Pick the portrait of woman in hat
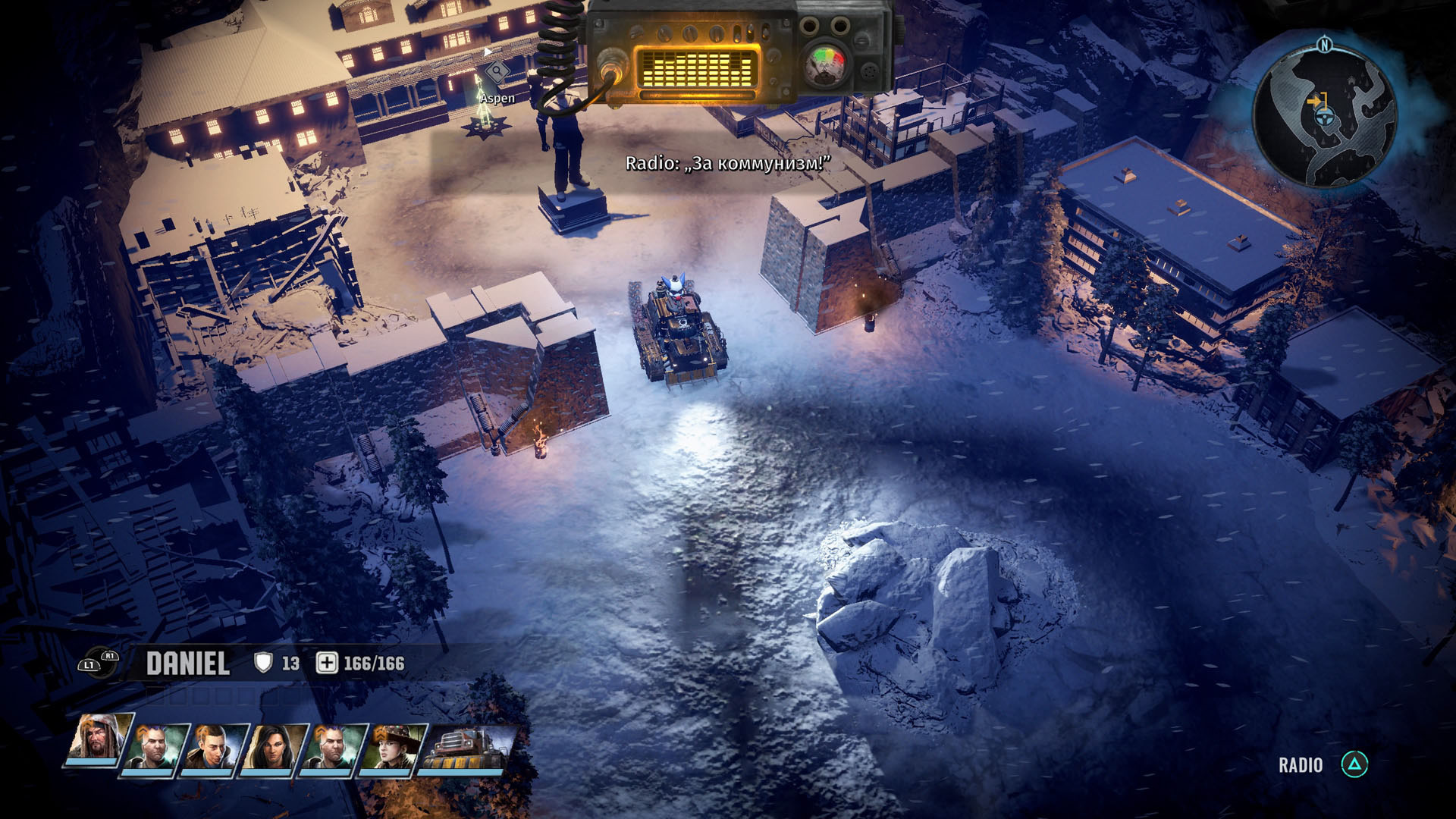Image resolution: width=1456 pixels, height=819 pixels. (x=391, y=746)
